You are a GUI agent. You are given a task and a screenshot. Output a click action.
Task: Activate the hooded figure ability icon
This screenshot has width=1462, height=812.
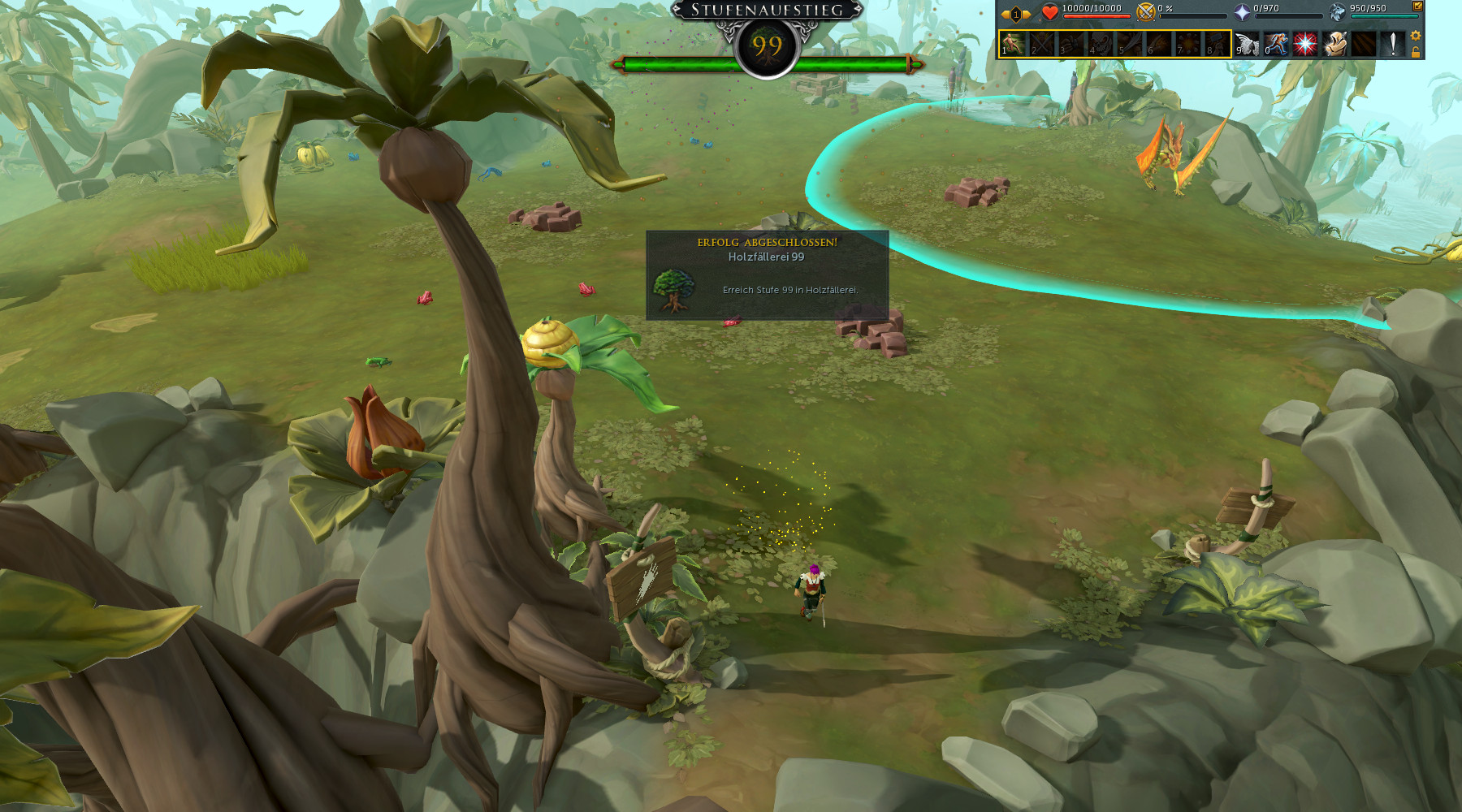tap(1334, 44)
